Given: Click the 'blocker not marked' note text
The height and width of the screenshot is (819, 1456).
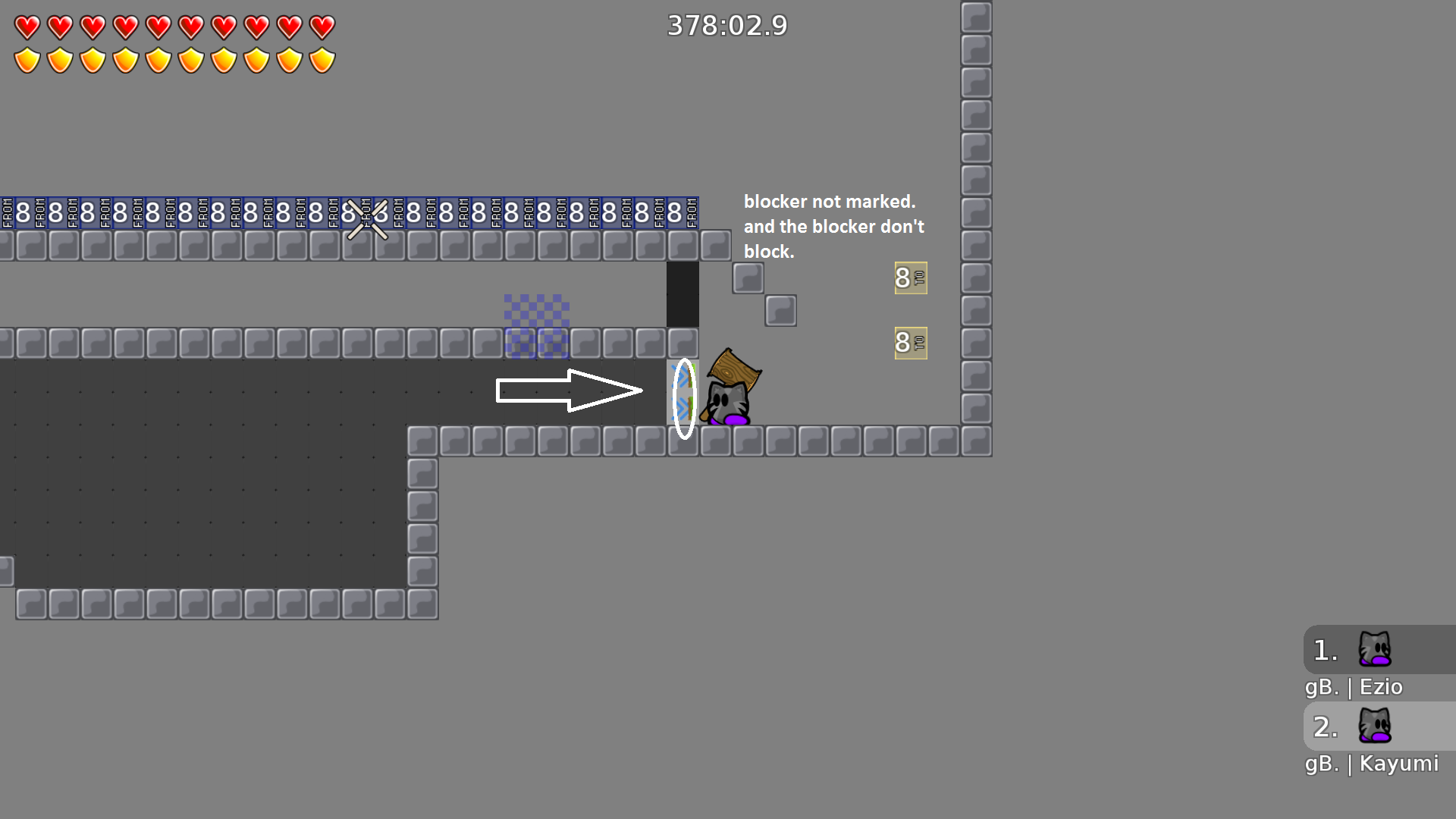Looking at the screenshot, I should 833,226.
